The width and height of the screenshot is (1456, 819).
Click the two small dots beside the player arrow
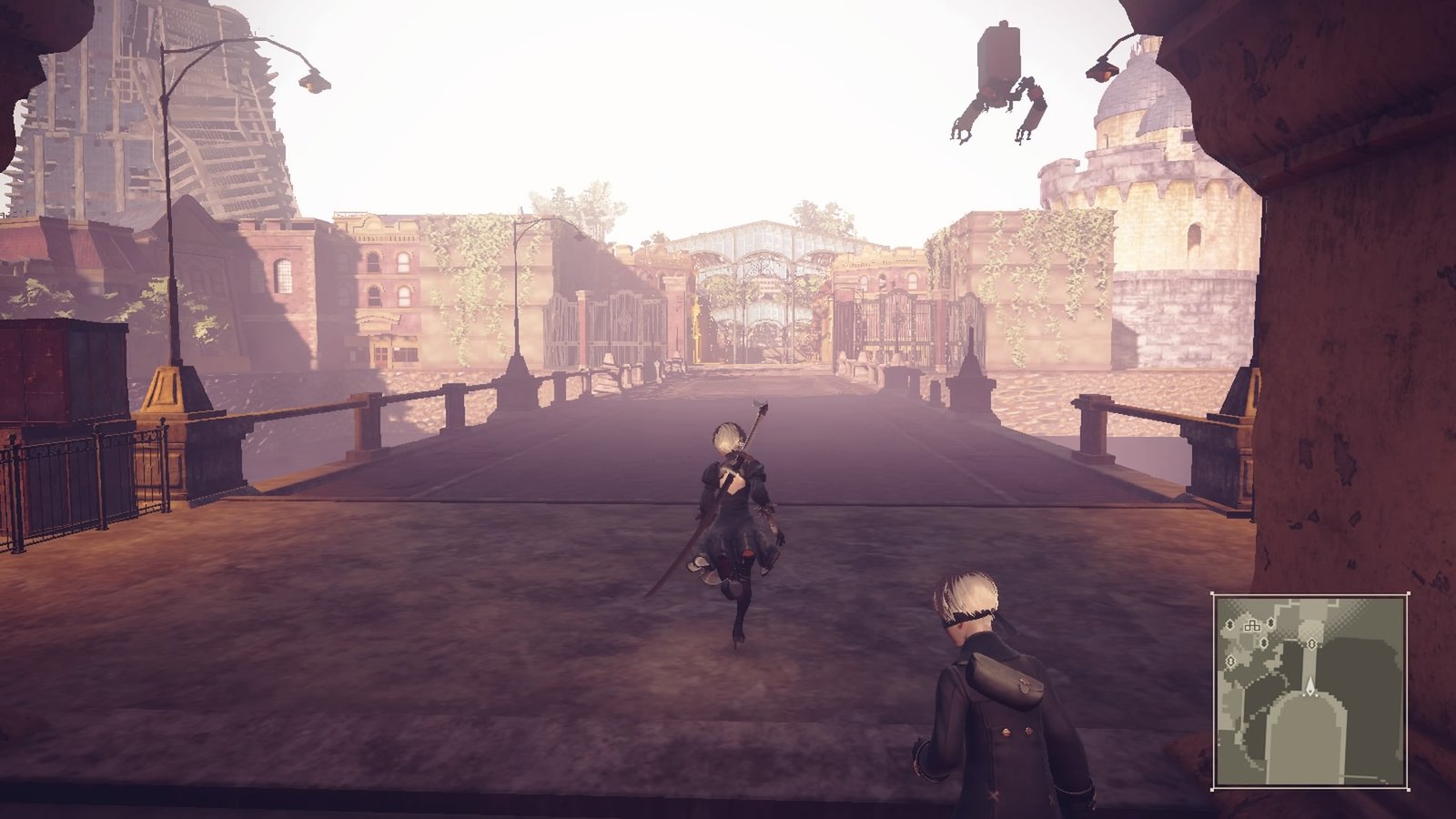pyautogui.click(x=1310, y=694)
